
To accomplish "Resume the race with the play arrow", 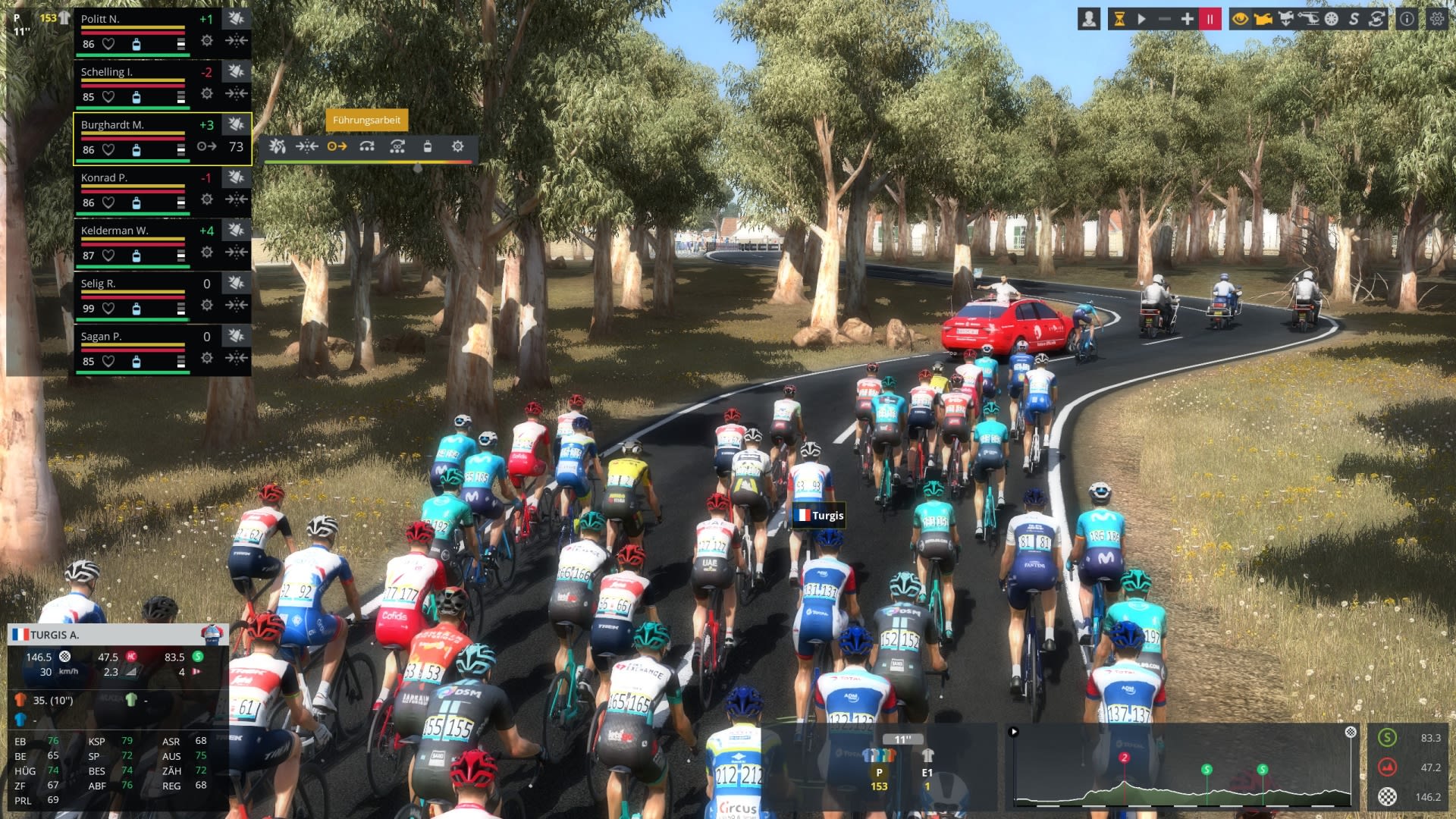I will click(x=1141, y=20).
